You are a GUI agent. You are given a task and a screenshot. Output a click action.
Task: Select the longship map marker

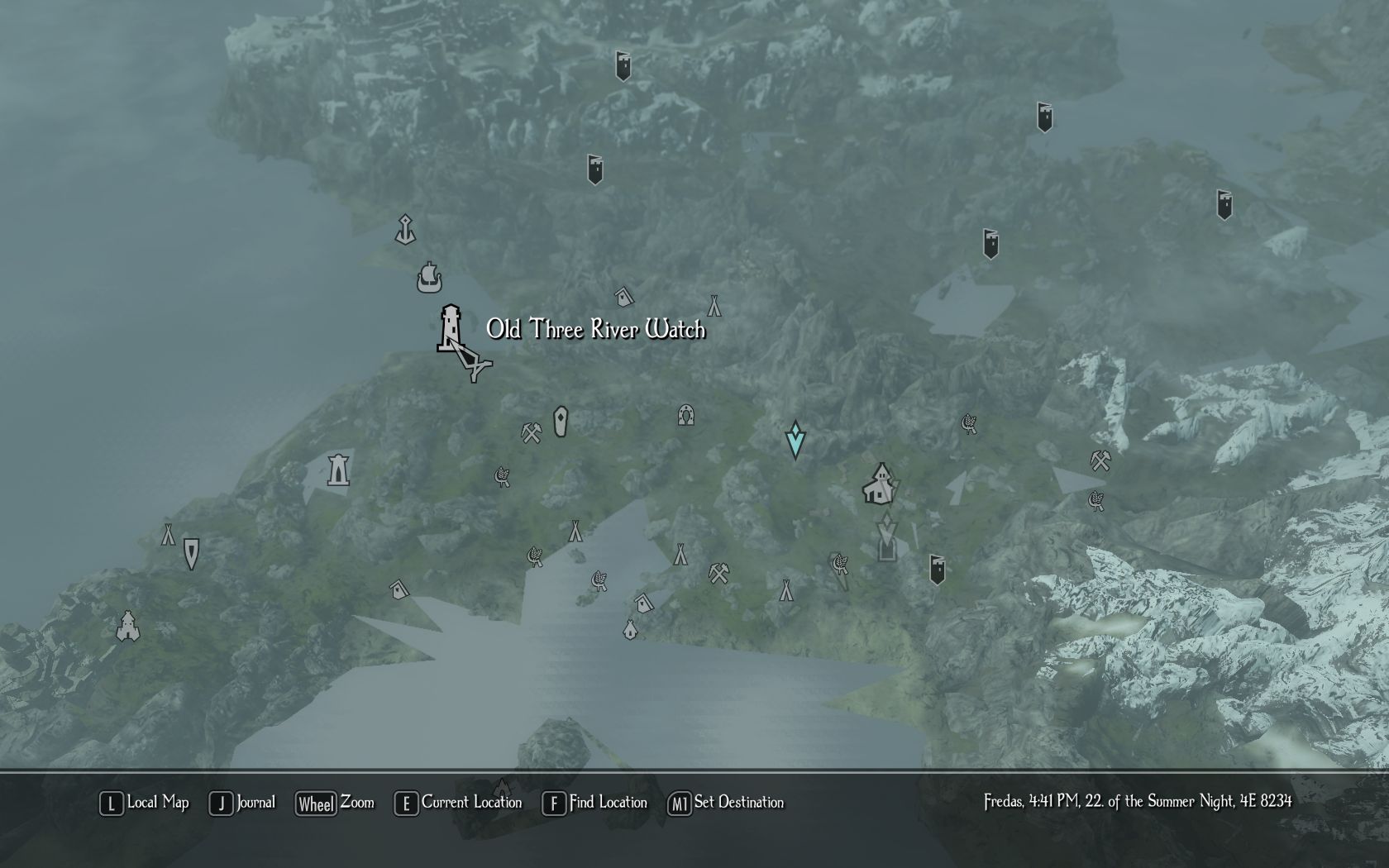[x=429, y=278]
